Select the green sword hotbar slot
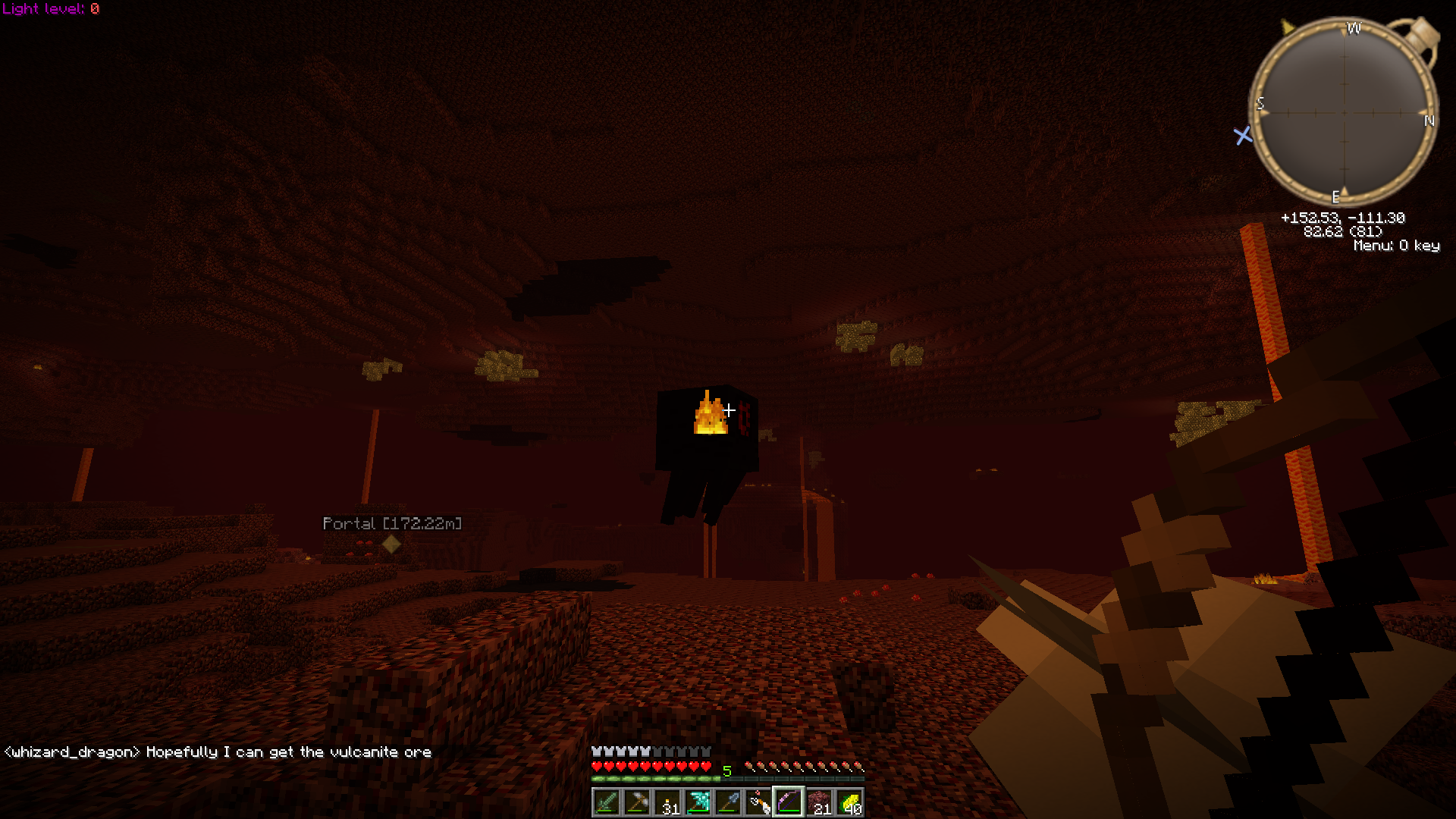 coord(607,802)
